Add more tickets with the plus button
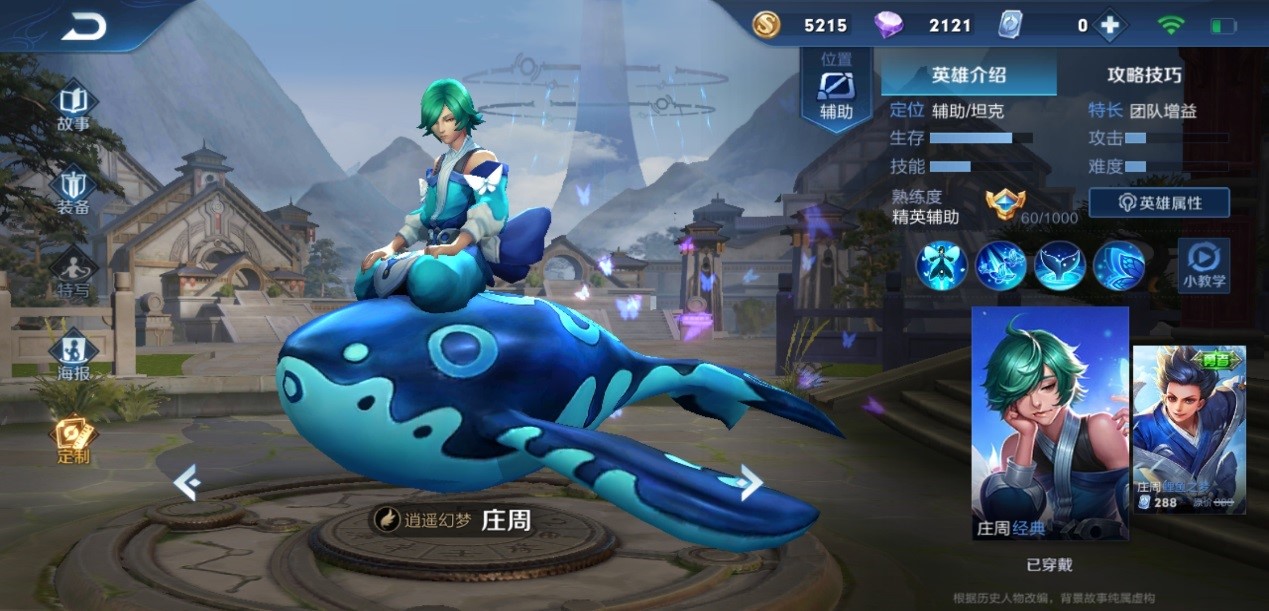The height and width of the screenshot is (611, 1269). tap(1109, 26)
